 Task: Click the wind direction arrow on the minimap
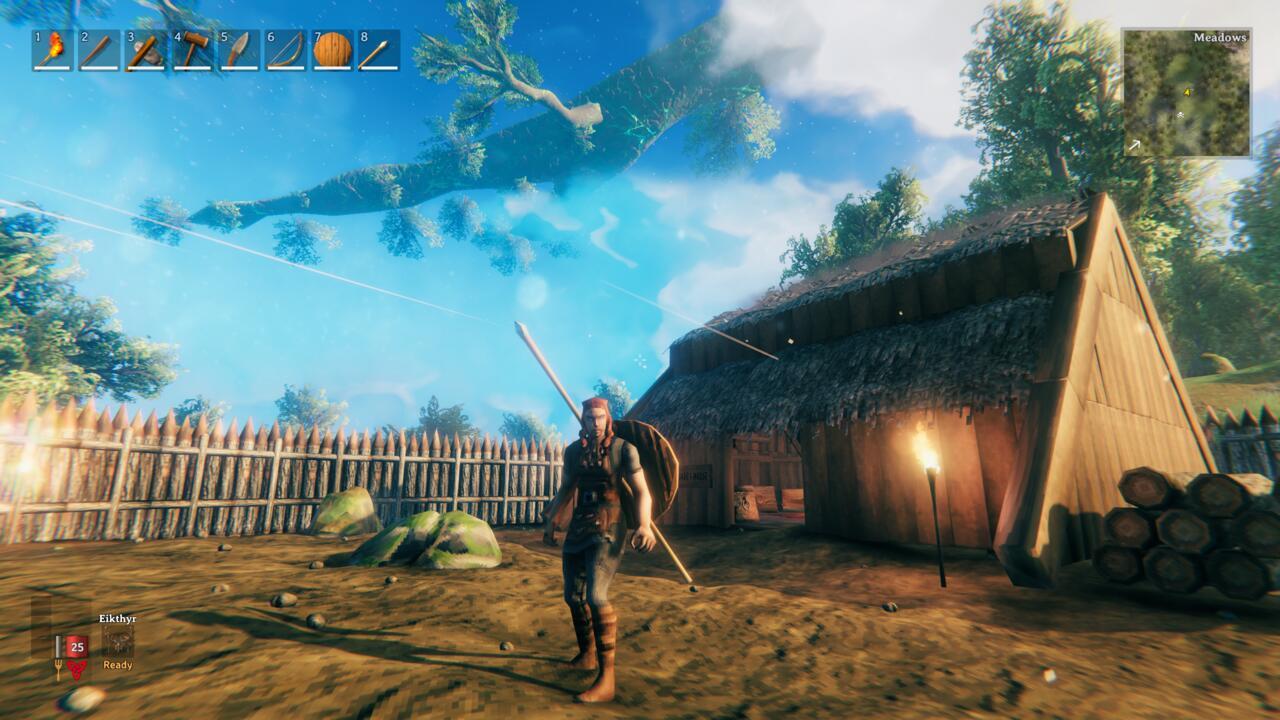click(x=1135, y=142)
